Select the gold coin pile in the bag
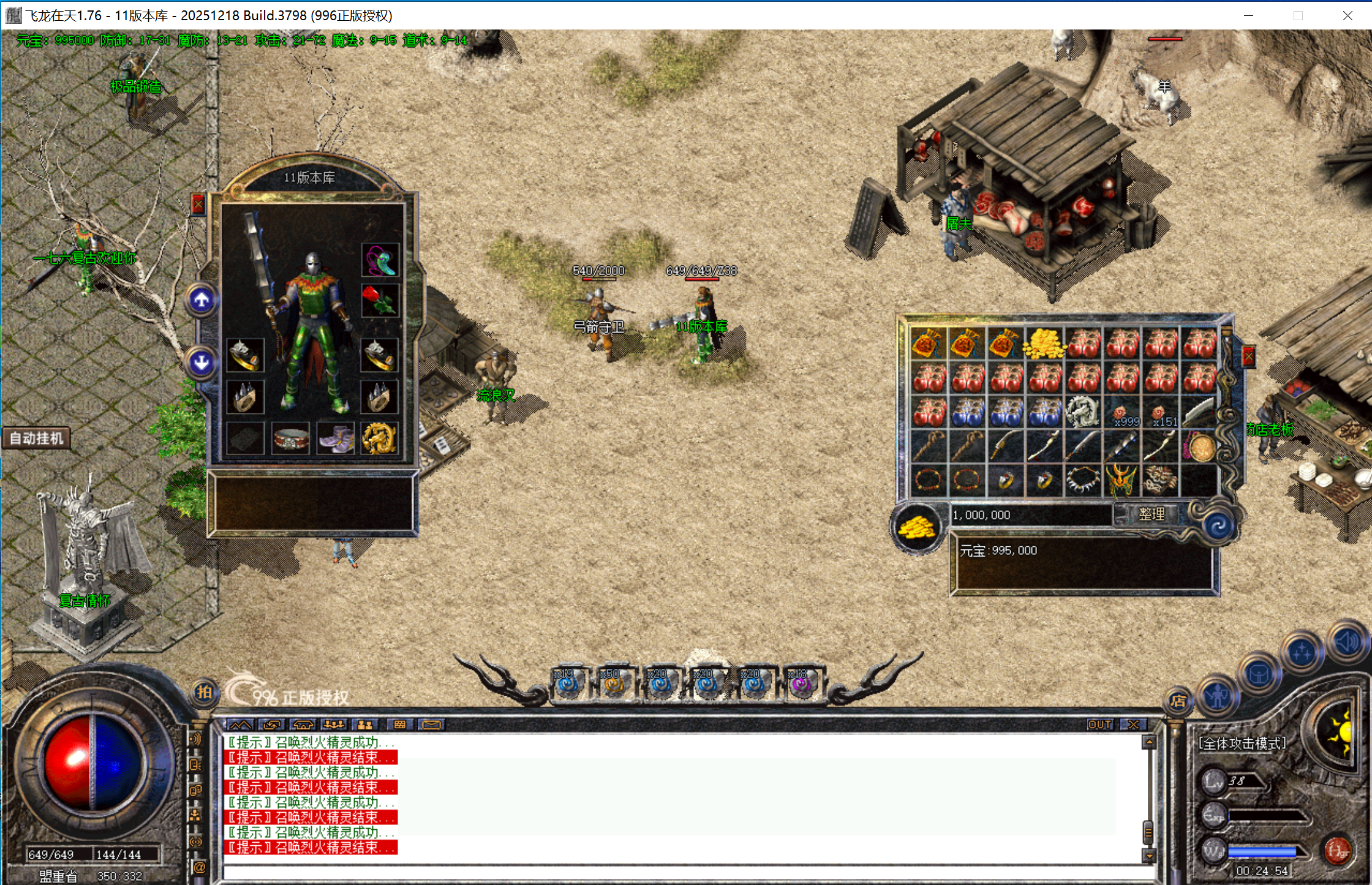The width and height of the screenshot is (1372, 885). click(x=1045, y=344)
